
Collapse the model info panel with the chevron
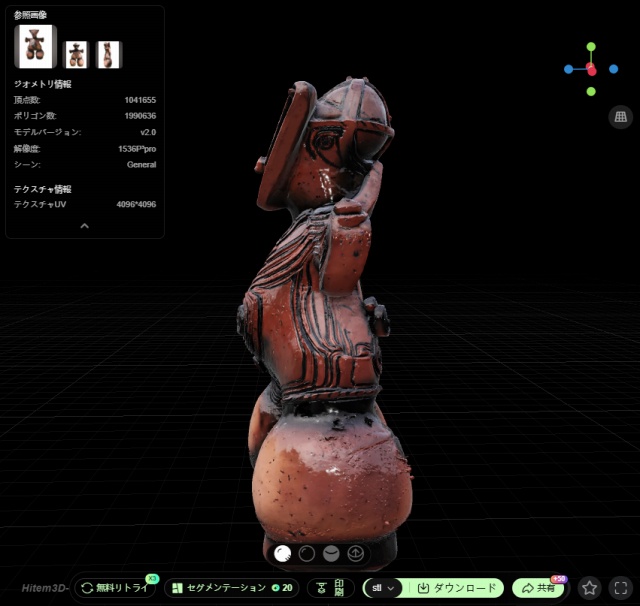84,226
